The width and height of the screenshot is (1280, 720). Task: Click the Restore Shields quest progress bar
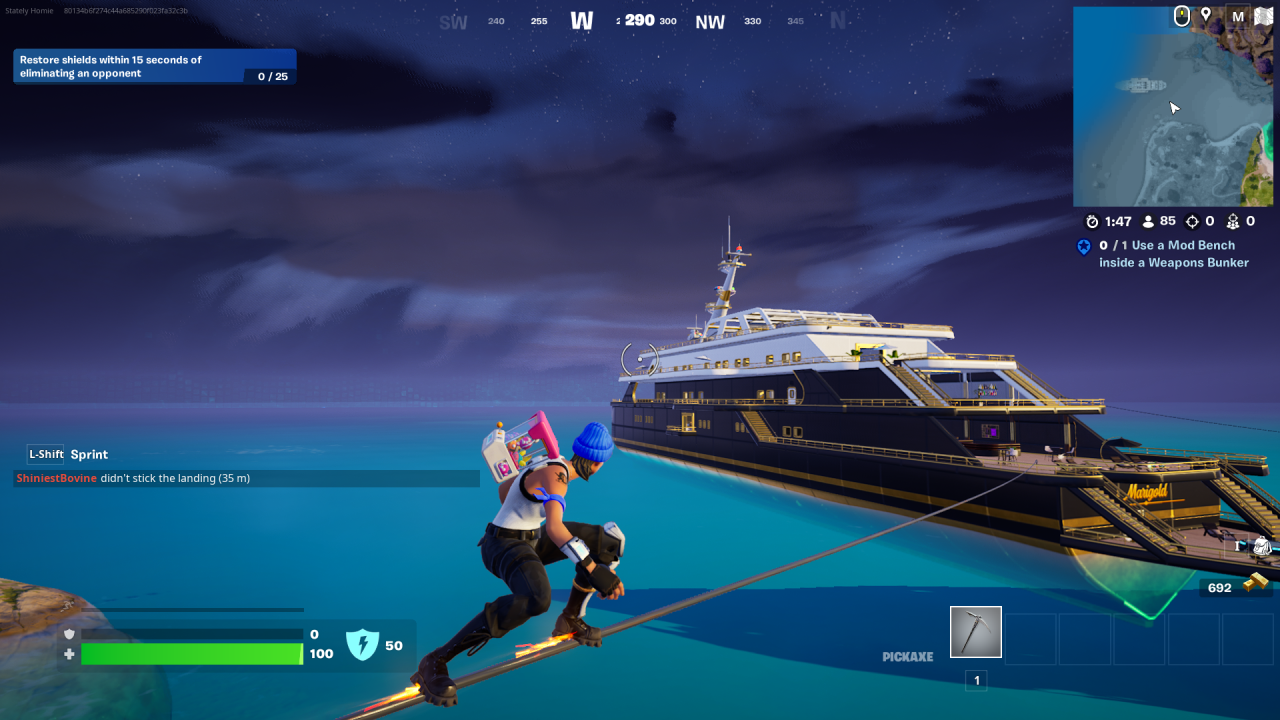pyautogui.click(x=270, y=74)
